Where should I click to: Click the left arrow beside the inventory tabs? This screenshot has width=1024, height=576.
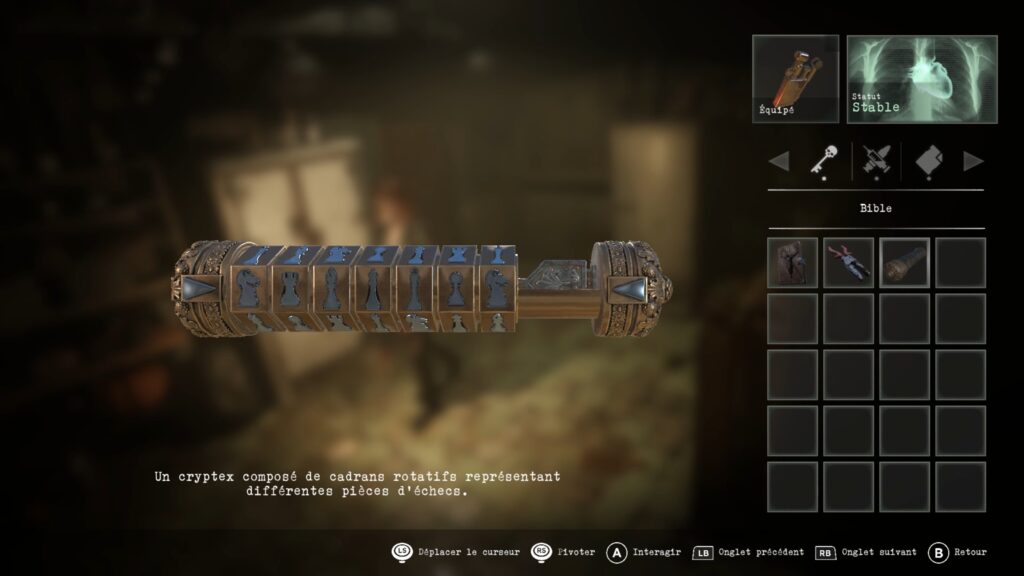(x=779, y=160)
